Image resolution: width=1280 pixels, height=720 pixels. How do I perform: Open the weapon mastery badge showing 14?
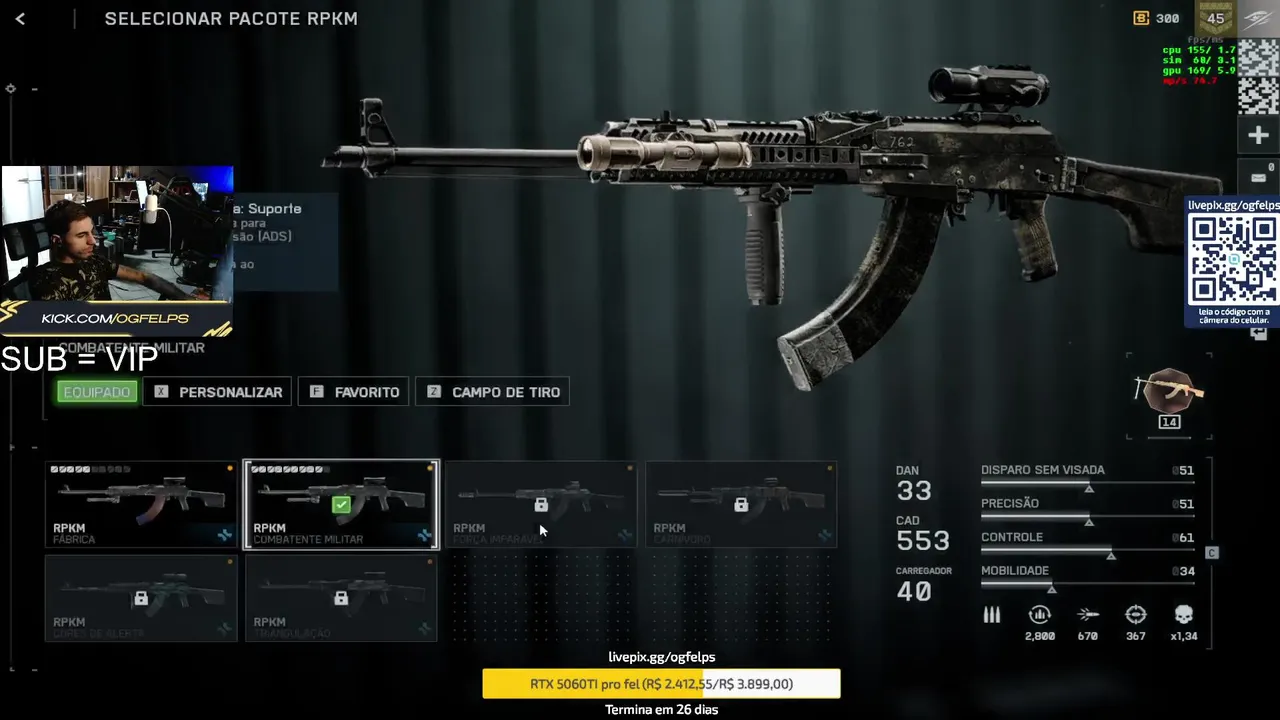[1168, 396]
